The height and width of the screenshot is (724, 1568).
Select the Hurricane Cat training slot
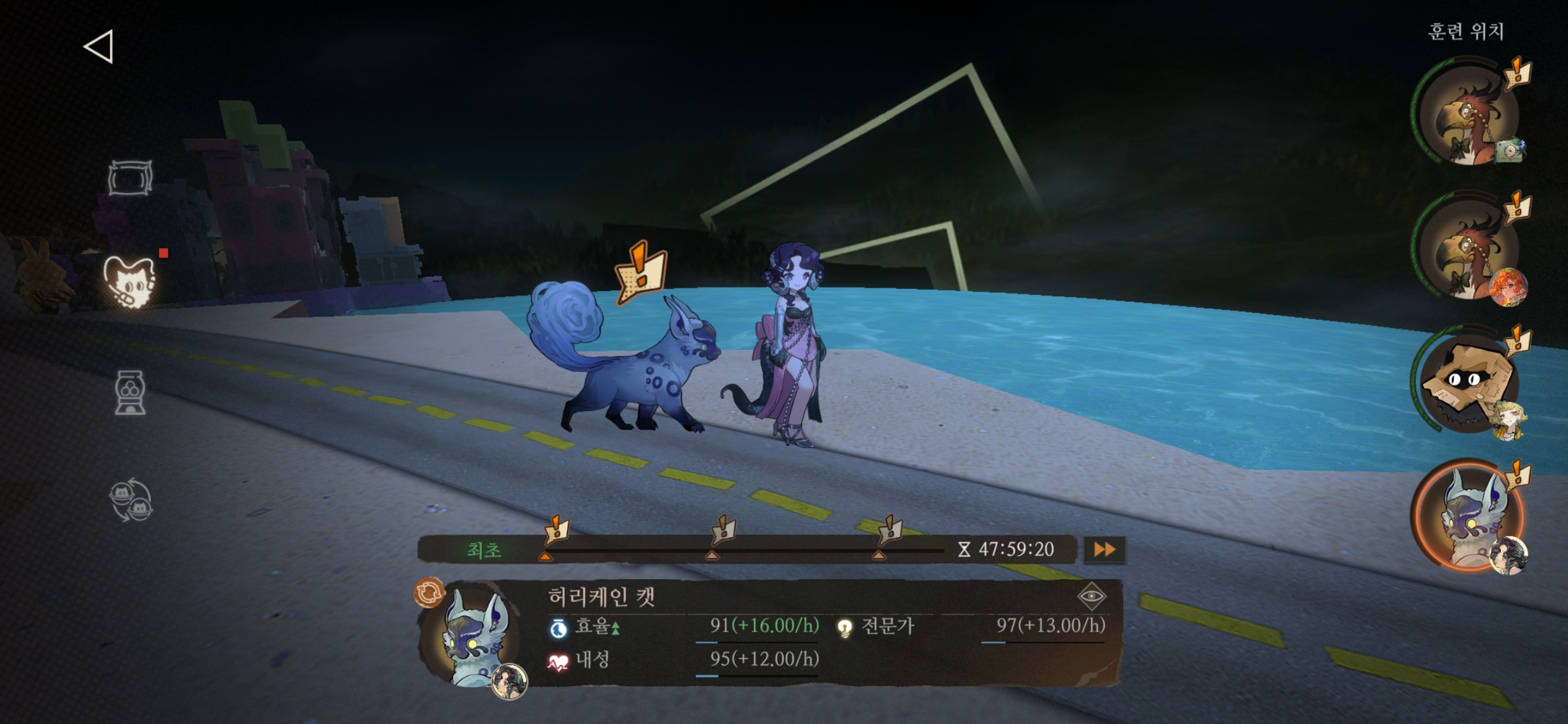point(1465,515)
